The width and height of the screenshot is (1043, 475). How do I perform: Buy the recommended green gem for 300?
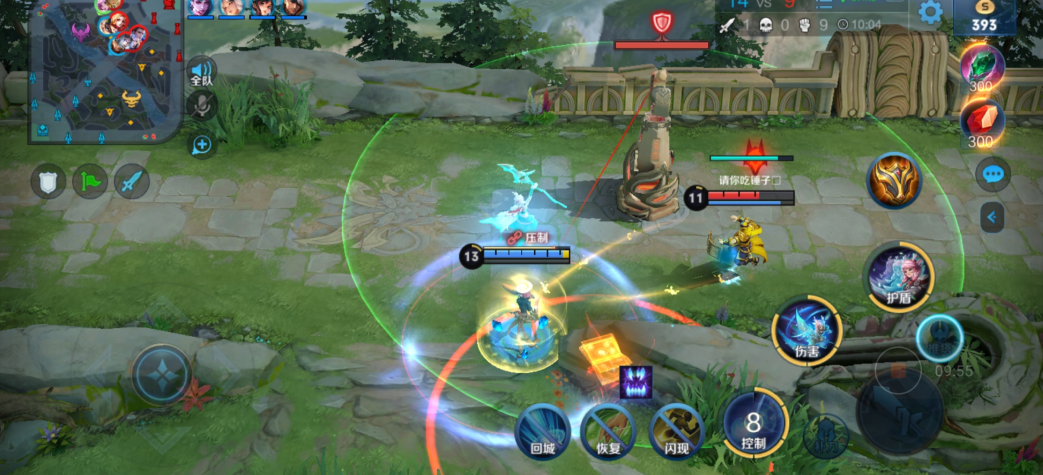point(981,68)
